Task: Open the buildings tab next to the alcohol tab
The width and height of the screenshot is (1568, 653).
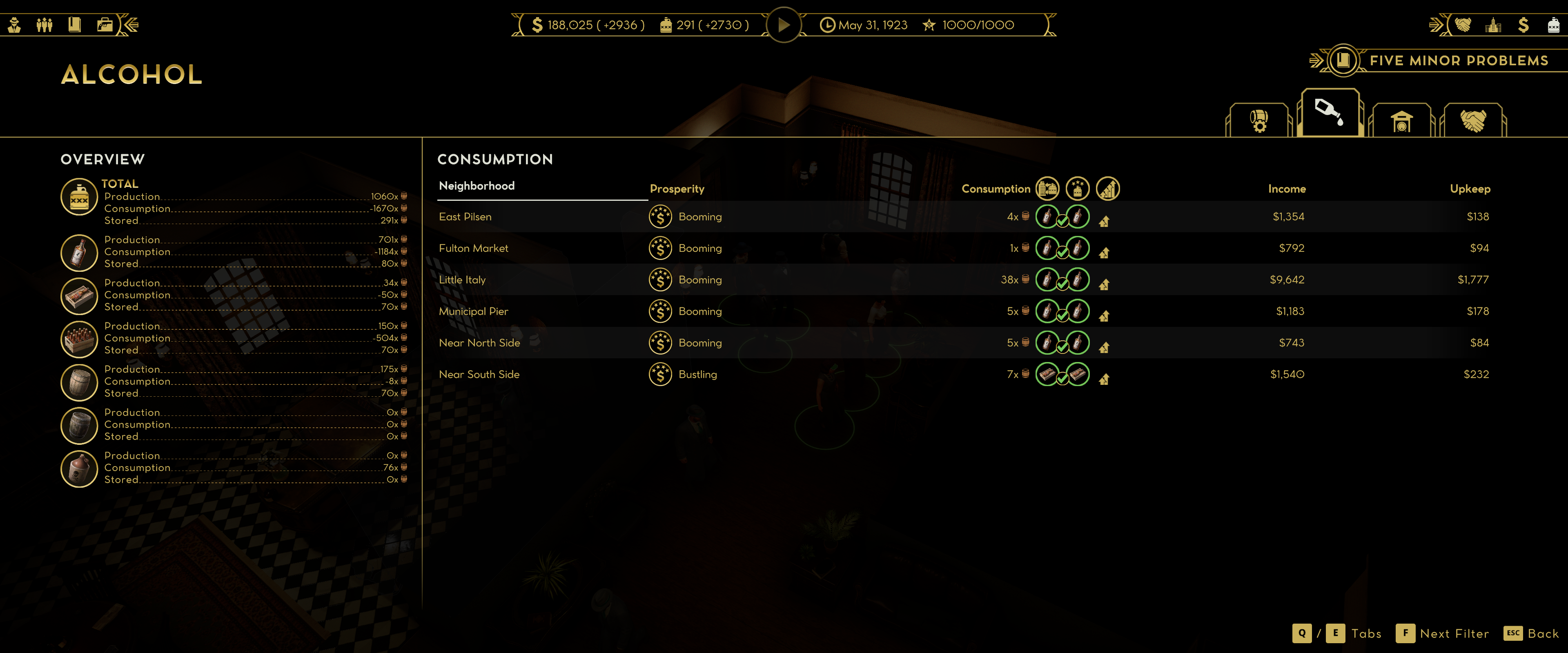Action: [x=1402, y=121]
